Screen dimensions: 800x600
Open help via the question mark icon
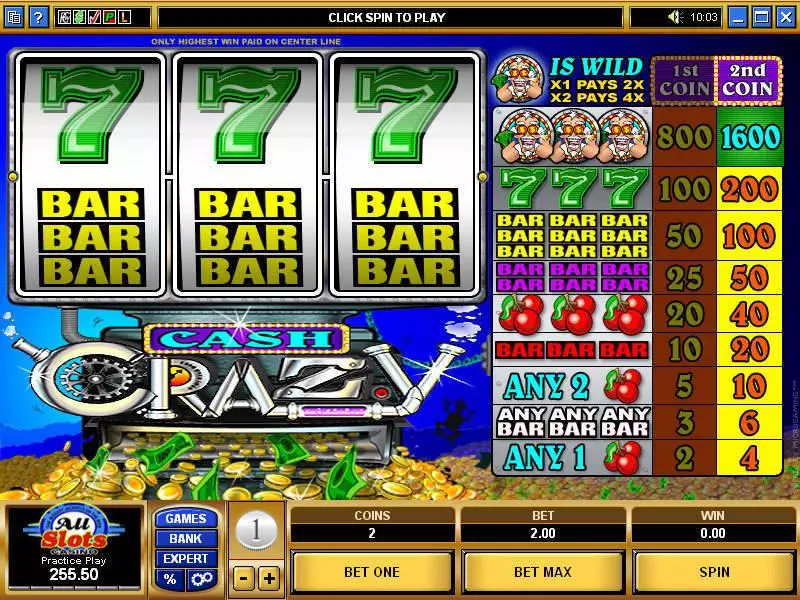point(37,17)
